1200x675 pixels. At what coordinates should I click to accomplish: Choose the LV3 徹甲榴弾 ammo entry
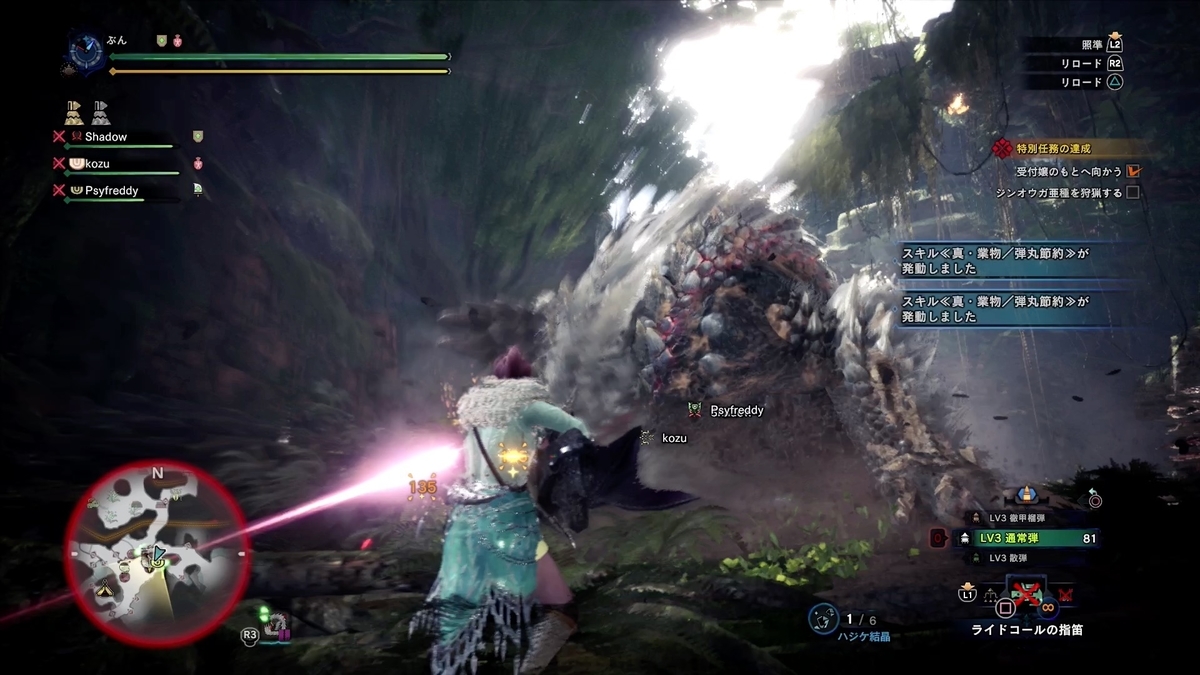point(1022,517)
